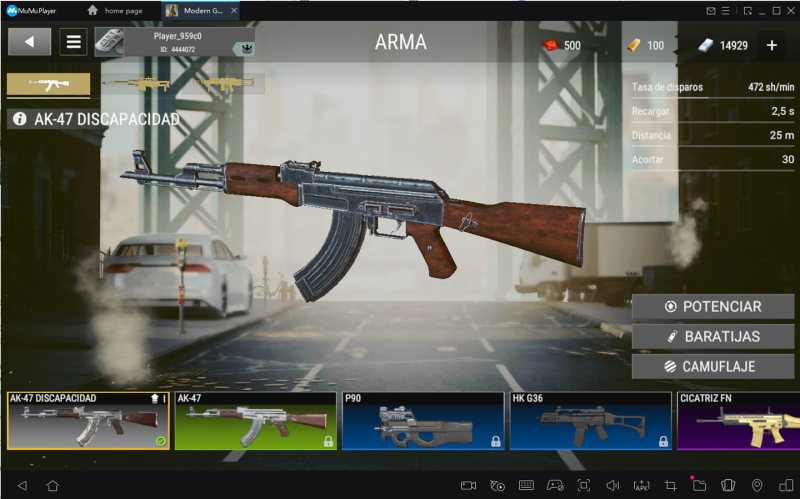
Task: Select the AK-47 Discapacidad weapon card
Action: click(x=88, y=421)
